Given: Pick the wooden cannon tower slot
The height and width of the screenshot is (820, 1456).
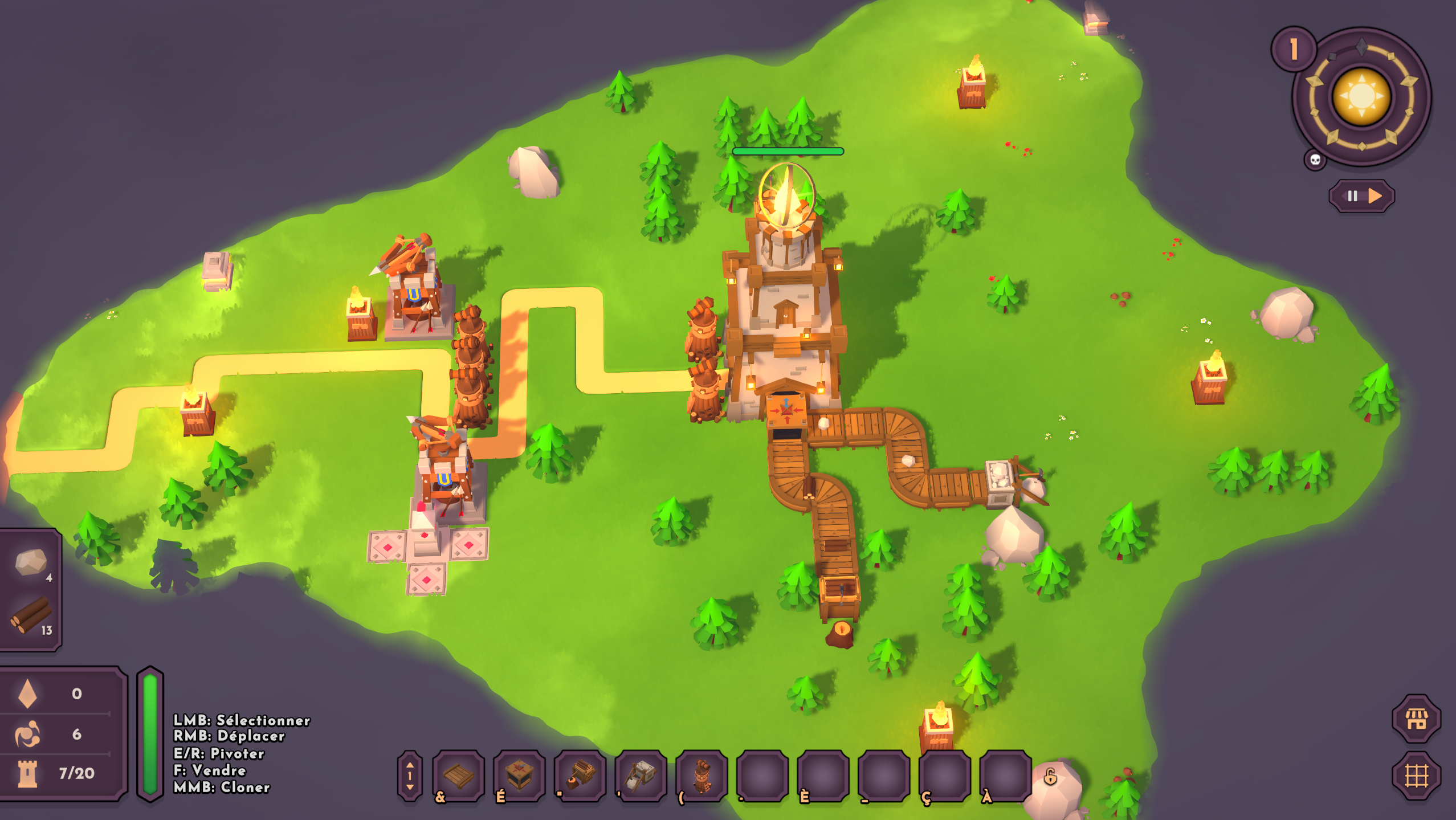Looking at the screenshot, I should [702, 775].
